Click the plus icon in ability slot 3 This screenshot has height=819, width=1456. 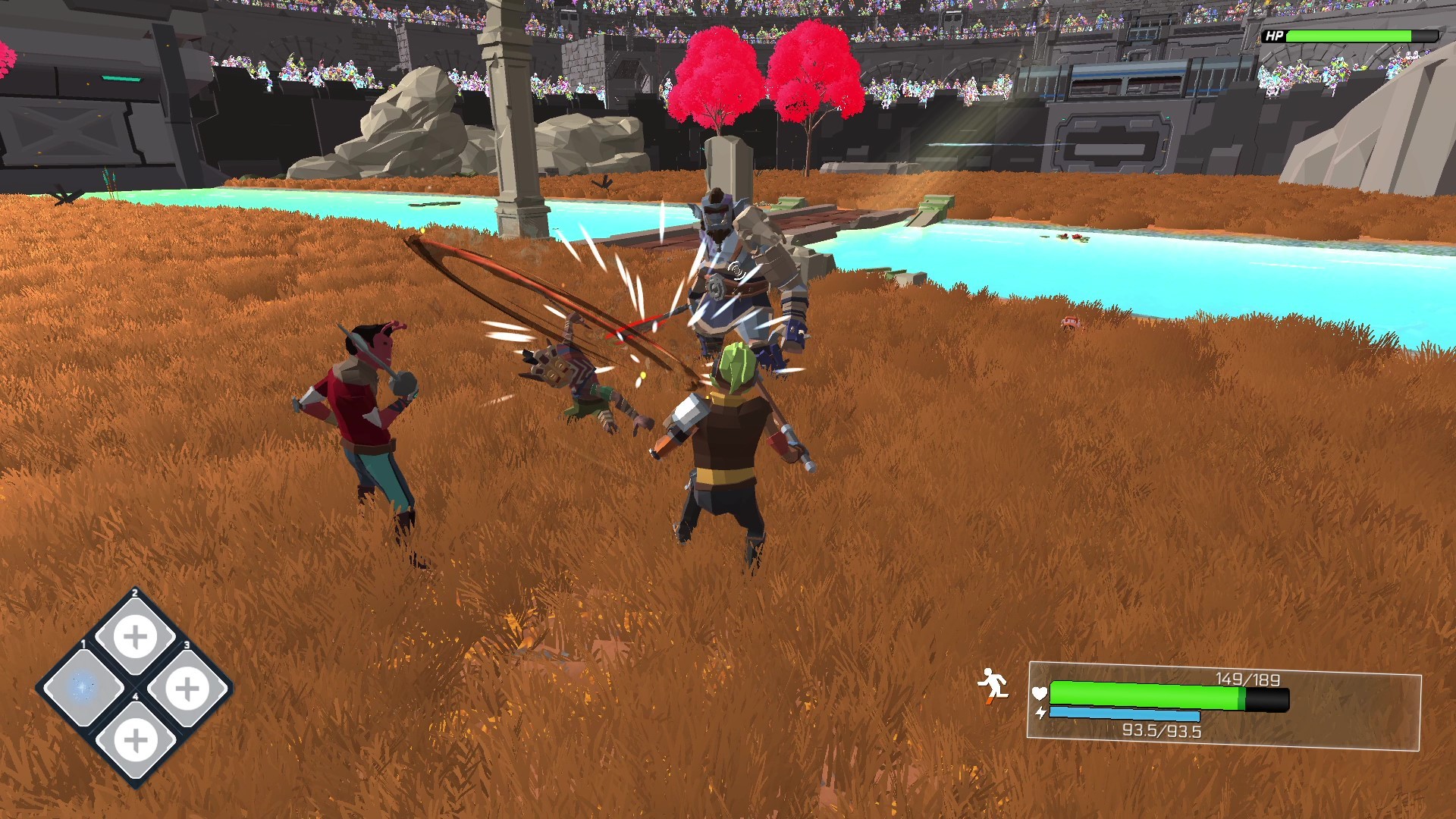click(188, 688)
